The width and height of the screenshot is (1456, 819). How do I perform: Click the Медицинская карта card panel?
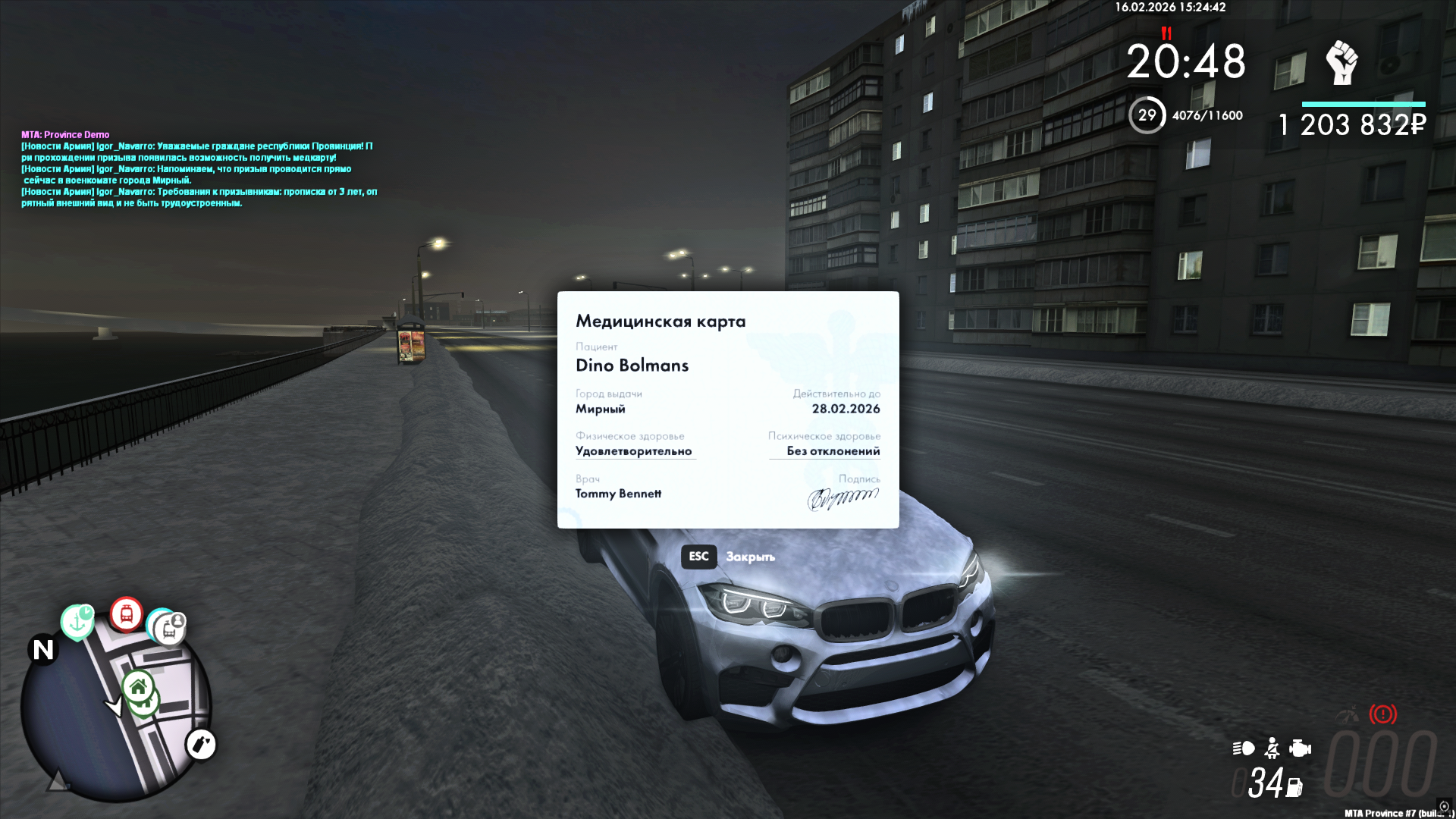[728, 409]
